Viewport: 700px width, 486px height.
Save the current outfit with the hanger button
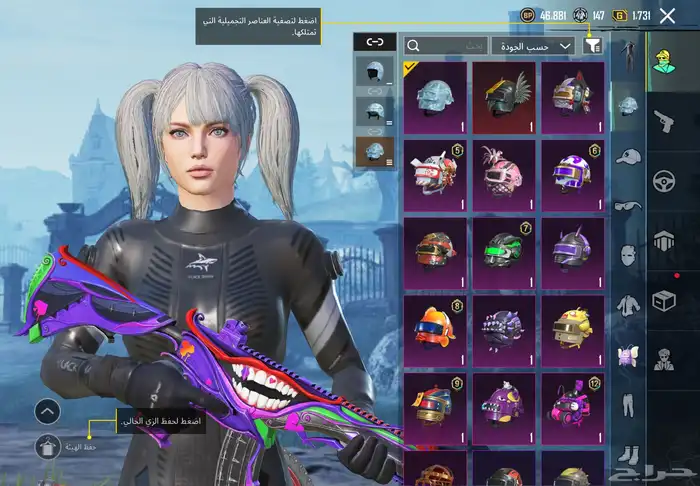tap(48, 448)
